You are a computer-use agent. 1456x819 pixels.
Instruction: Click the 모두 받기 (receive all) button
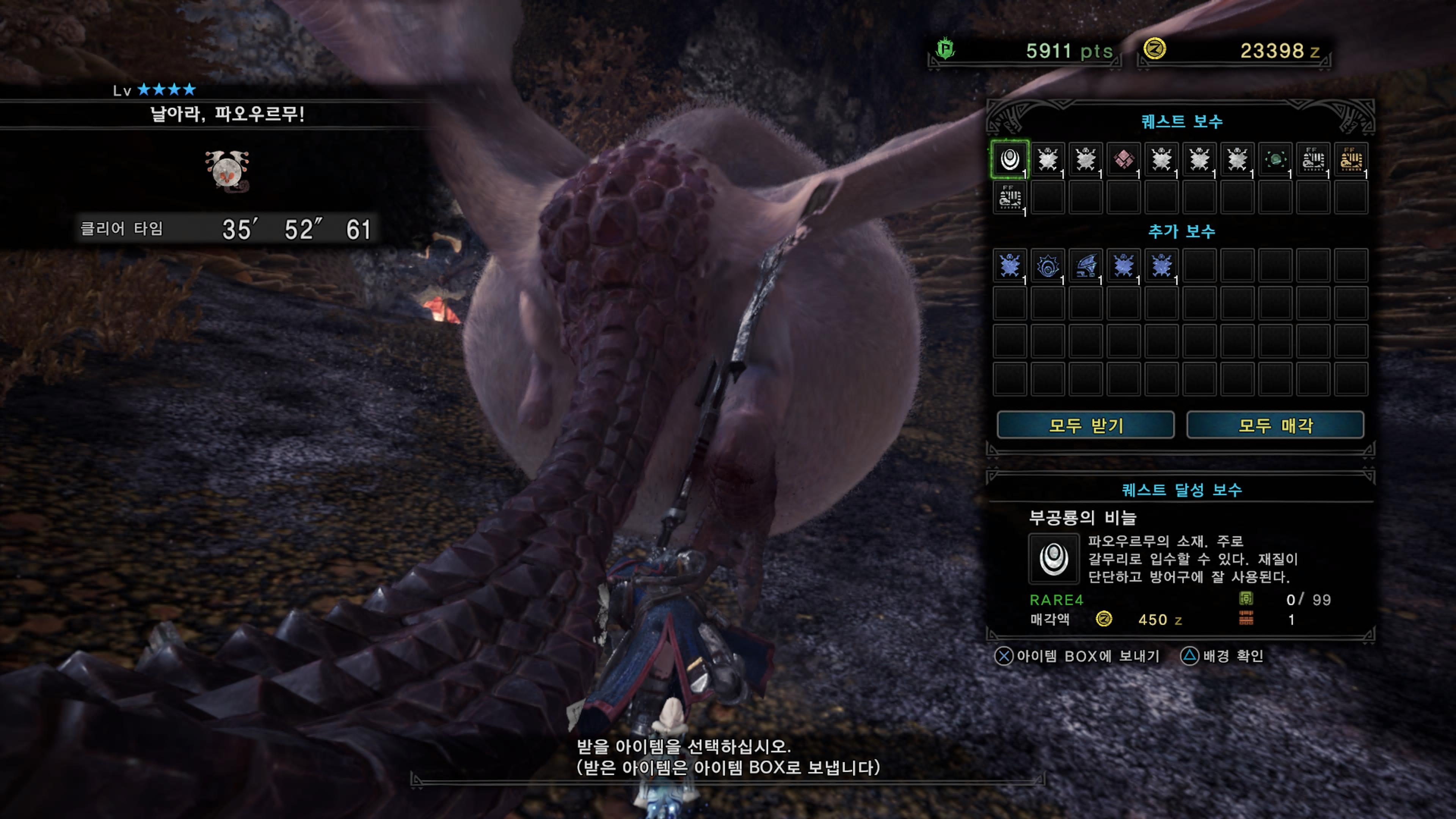tap(1085, 425)
